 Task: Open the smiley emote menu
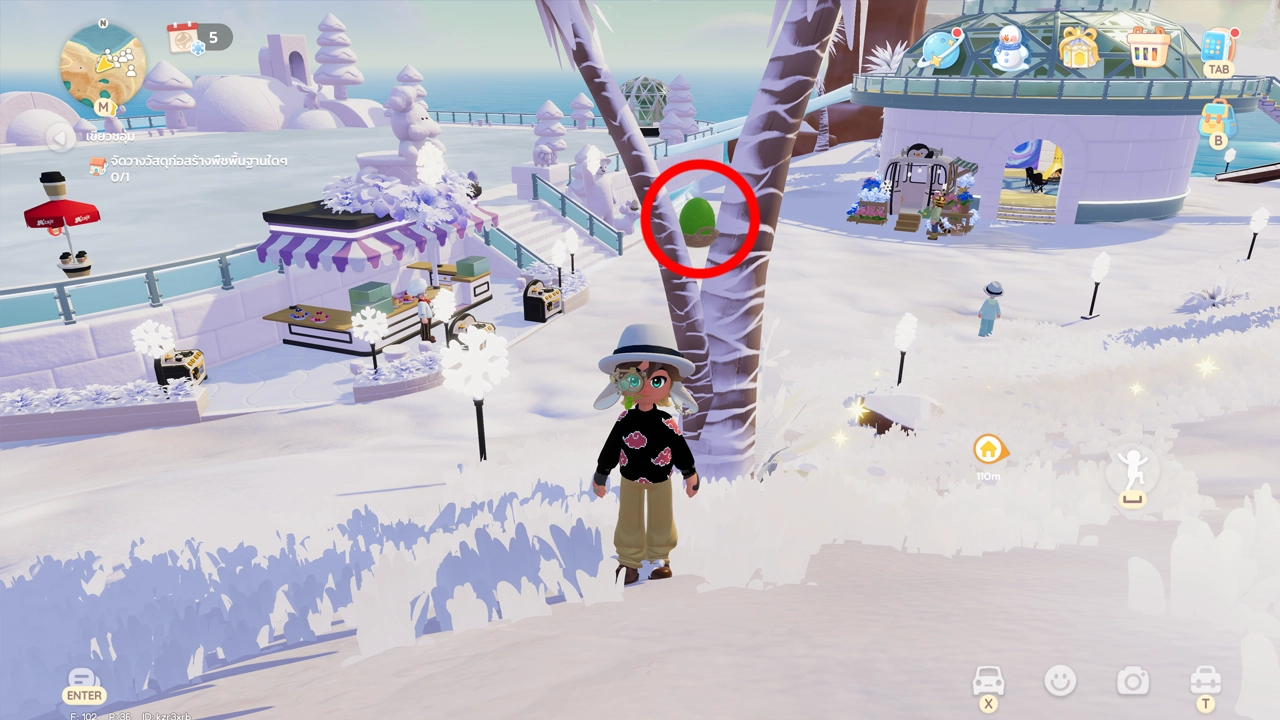1060,682
